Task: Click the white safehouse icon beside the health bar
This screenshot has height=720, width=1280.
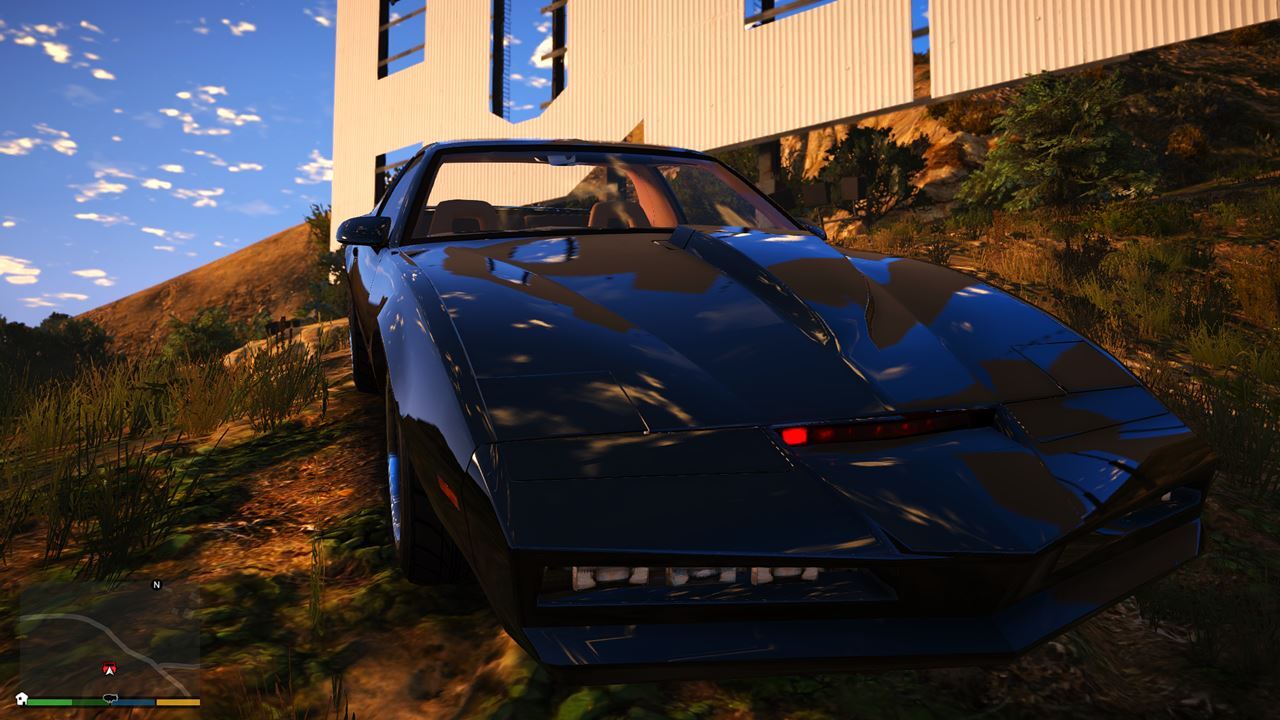Action: [x=21, y=698]
